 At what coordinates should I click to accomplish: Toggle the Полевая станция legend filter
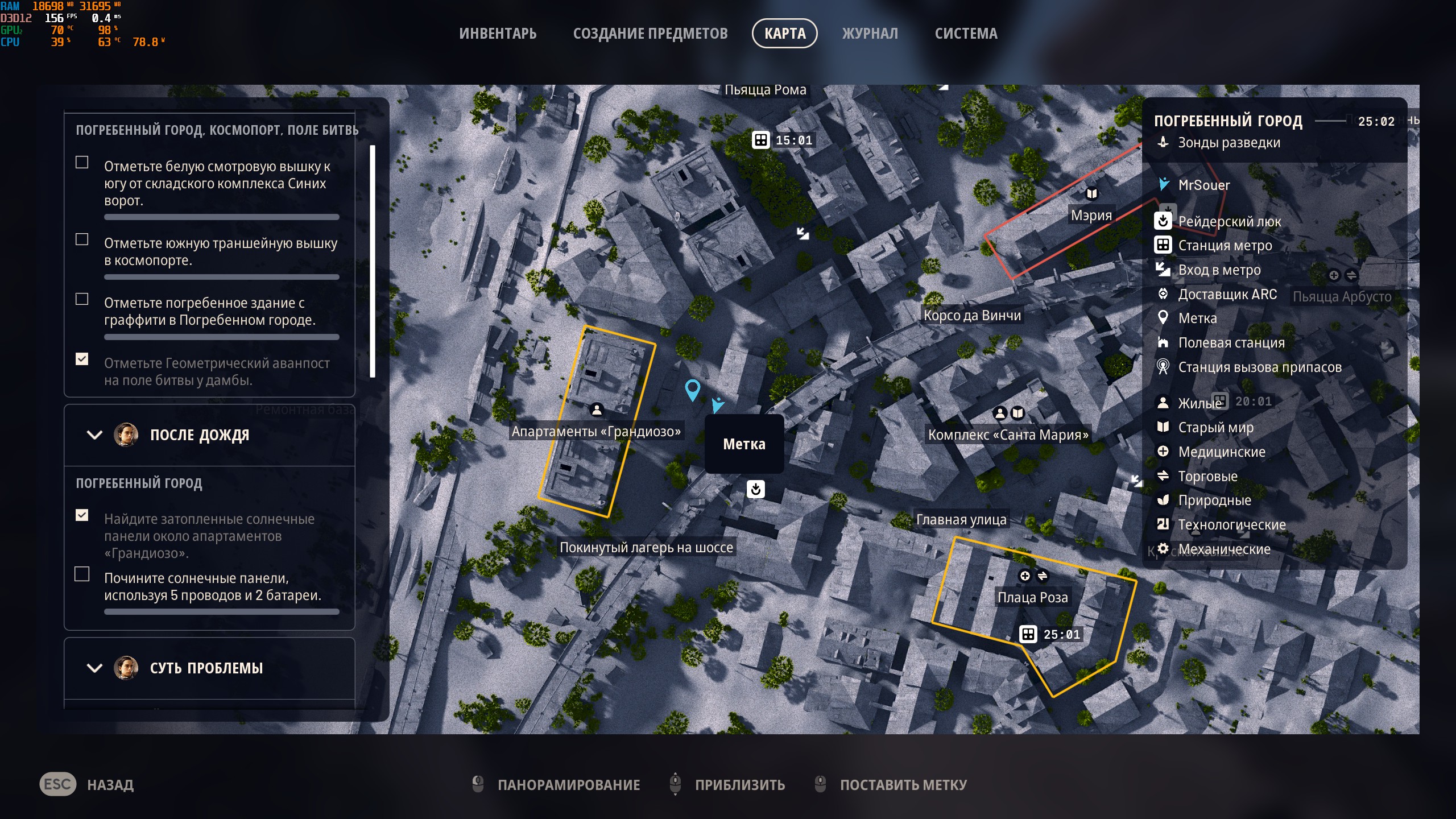tap(1231, 343)
